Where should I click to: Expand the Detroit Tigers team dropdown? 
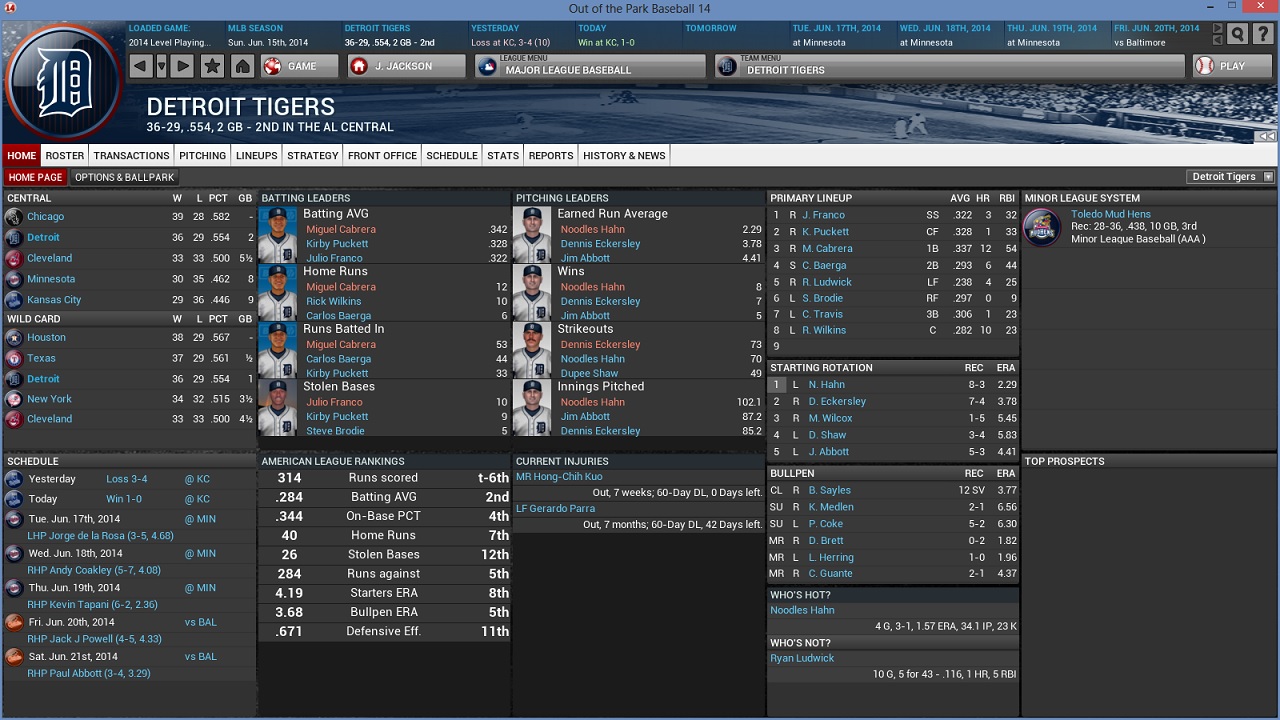coord(1231,177)
